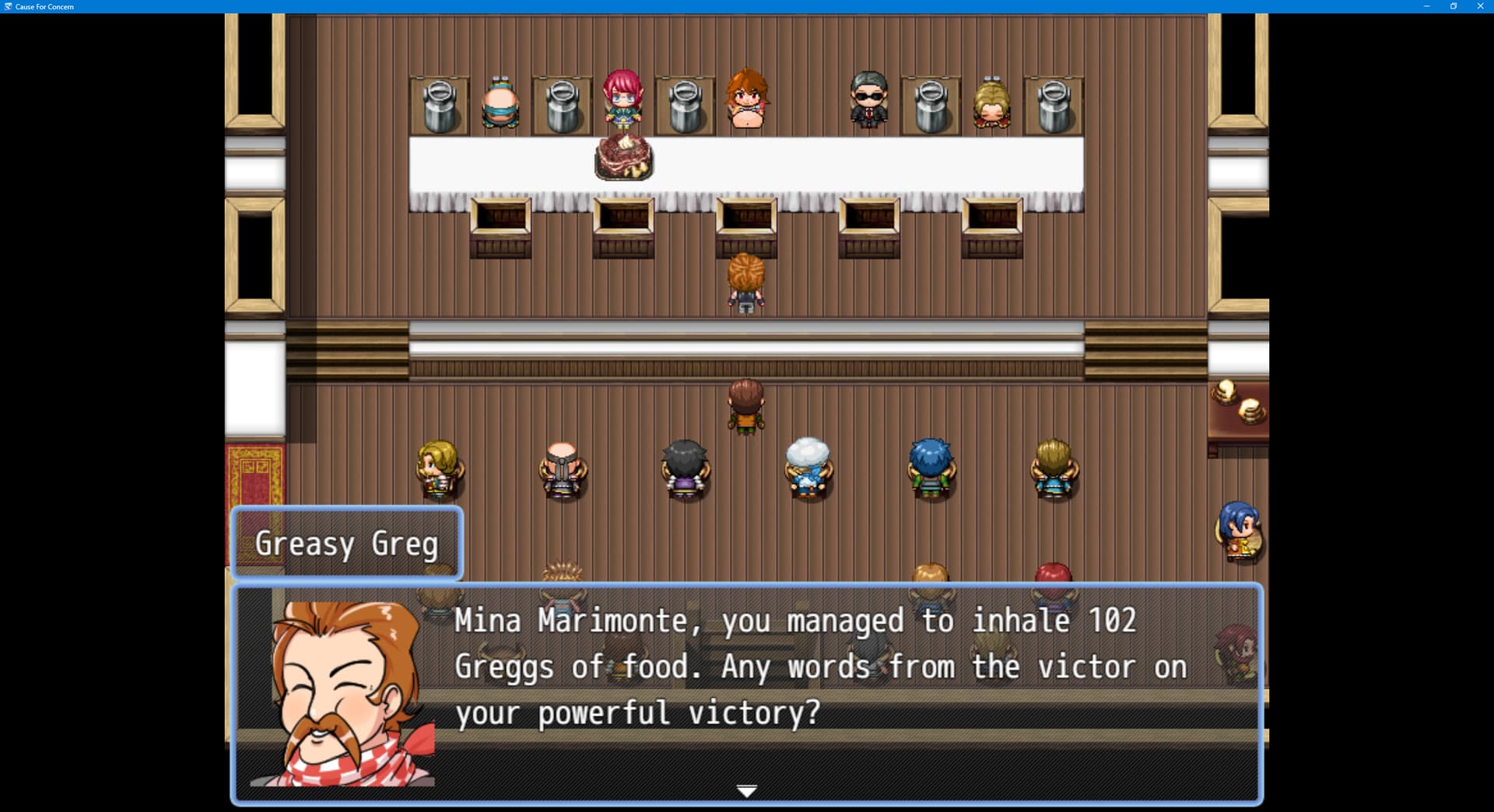Restore down the game window
This screenshot has height=812, width=1494.
(x=1453, y=6)
